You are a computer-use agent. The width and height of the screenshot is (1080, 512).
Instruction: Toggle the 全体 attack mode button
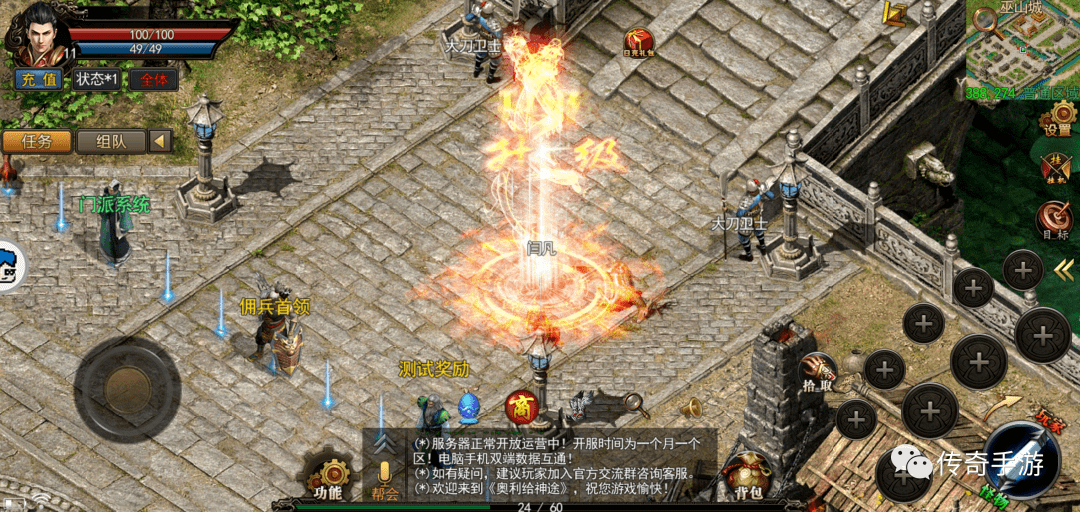[153, 79]
